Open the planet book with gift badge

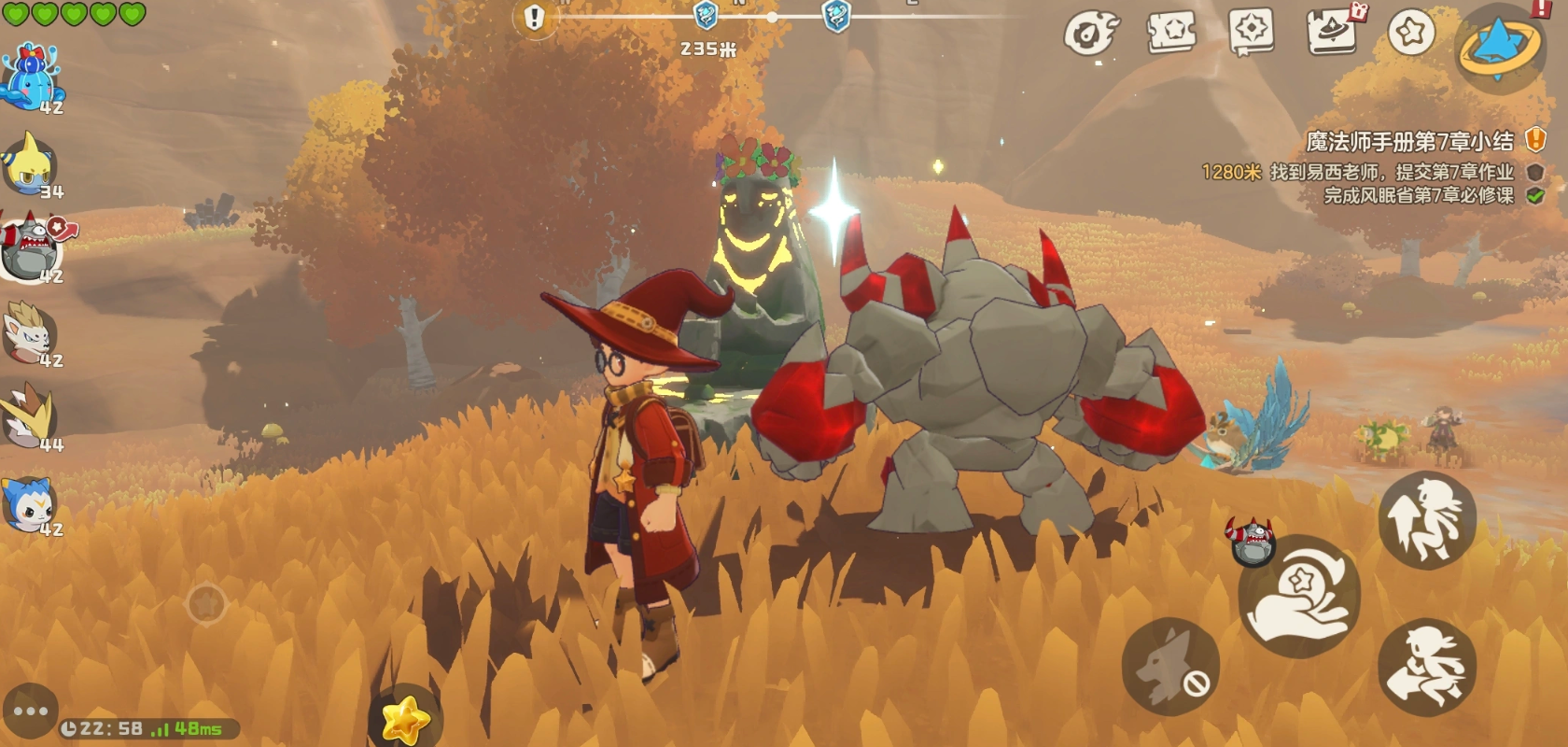pos(1332,32)
